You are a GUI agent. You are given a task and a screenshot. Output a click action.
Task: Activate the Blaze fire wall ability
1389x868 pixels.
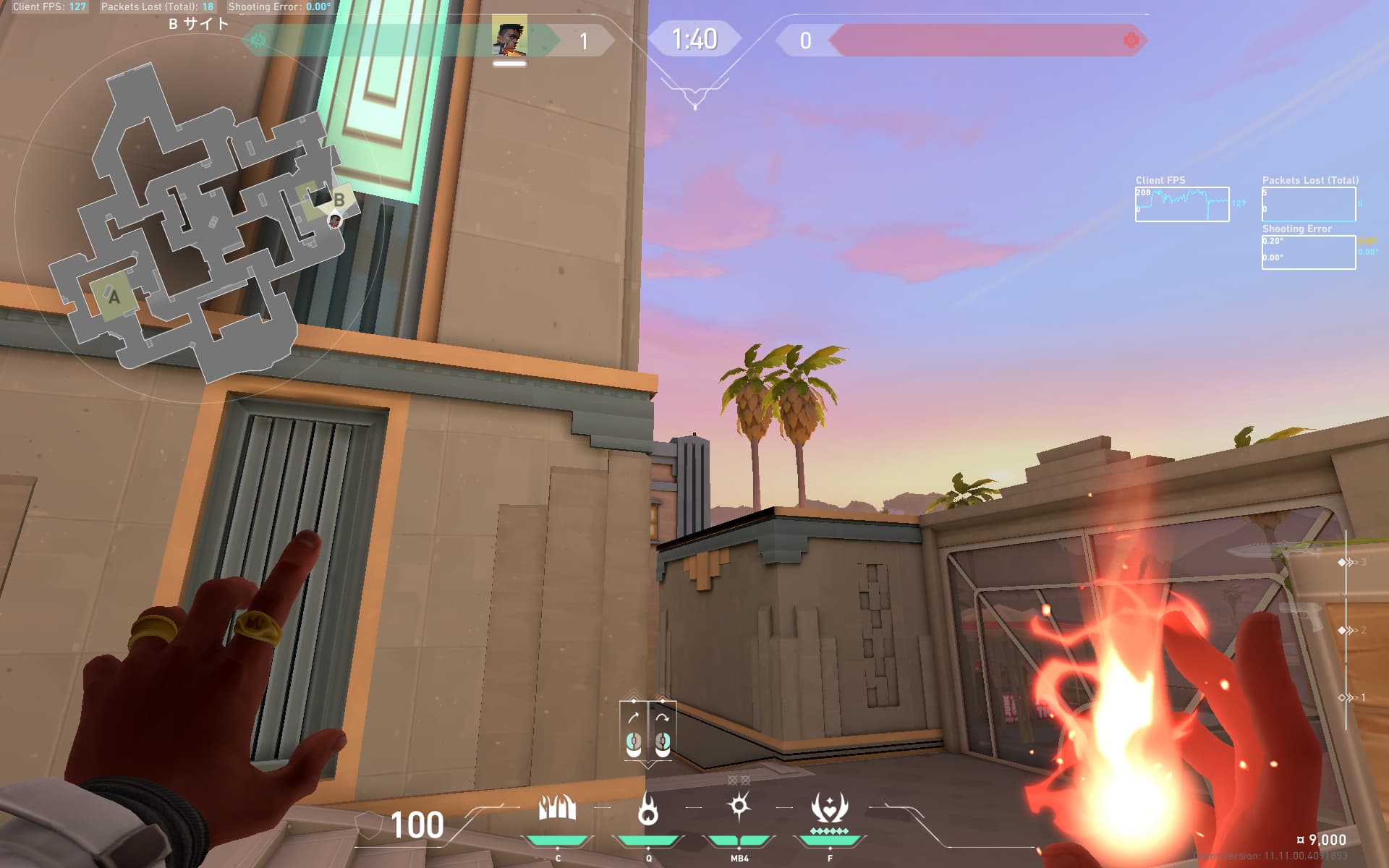557,808
